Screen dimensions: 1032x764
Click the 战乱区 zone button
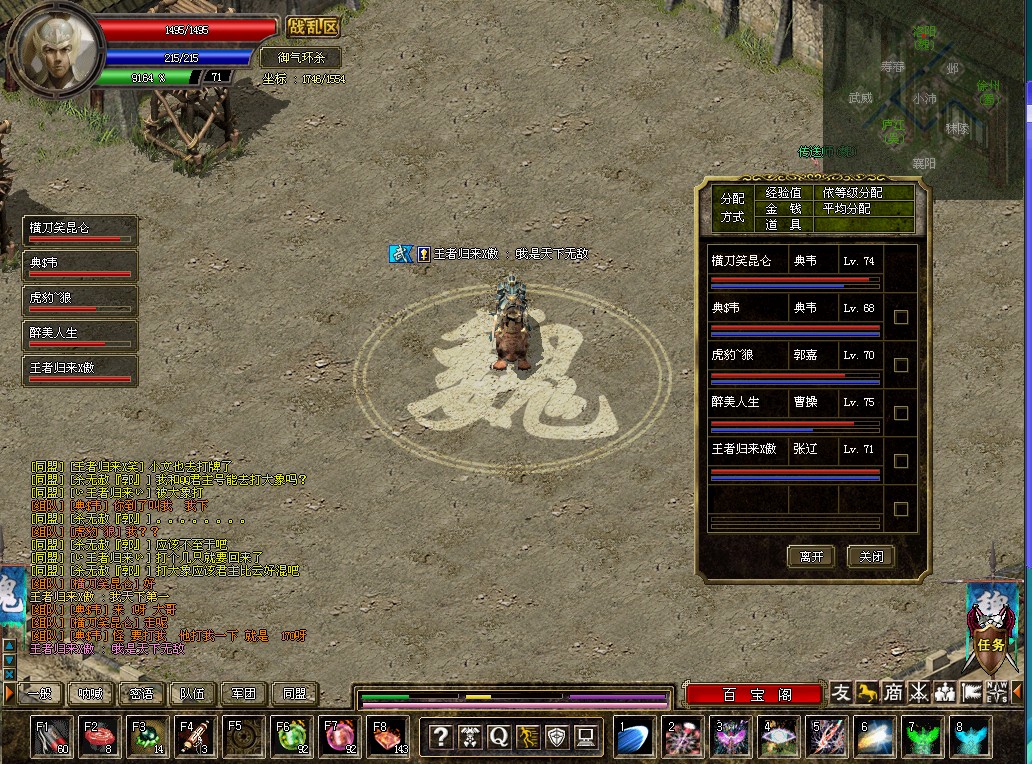(x=312, y=28)
